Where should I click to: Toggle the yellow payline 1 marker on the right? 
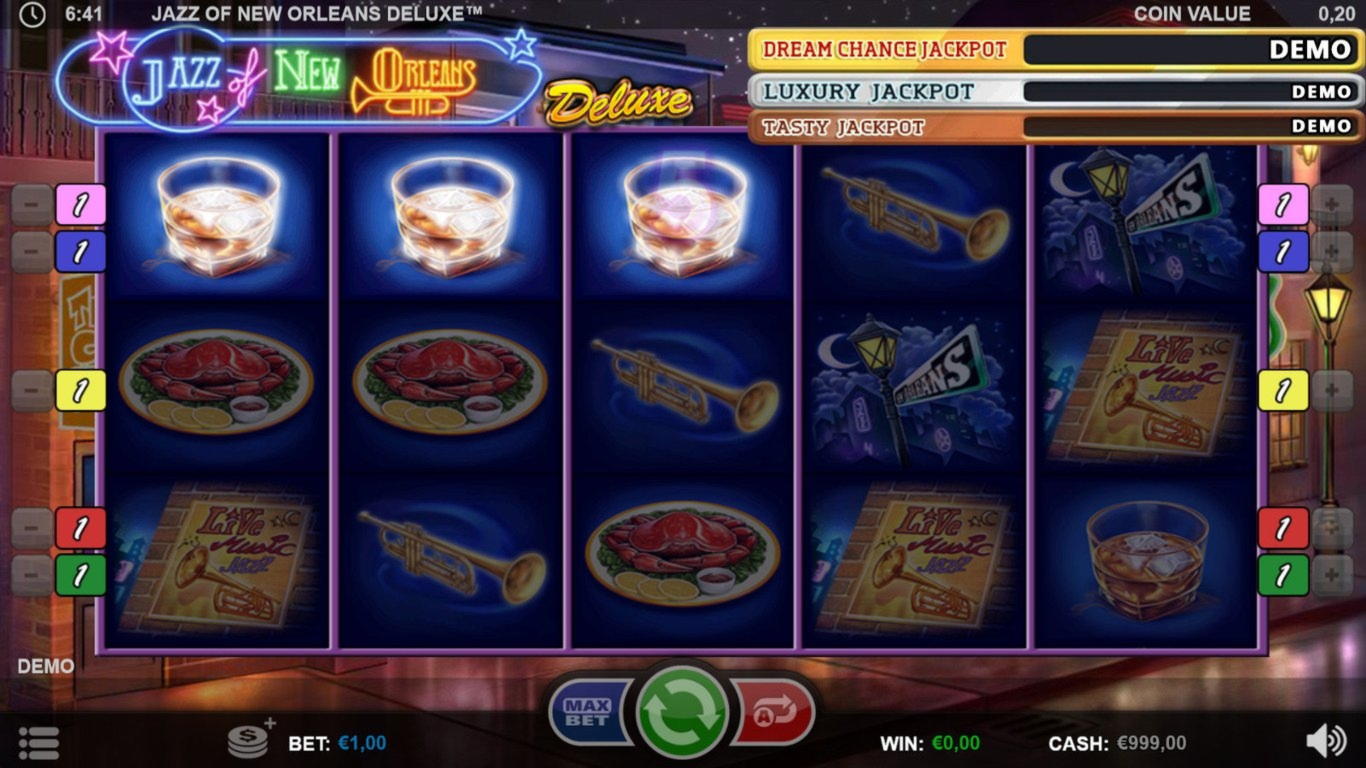point(1283,390)
